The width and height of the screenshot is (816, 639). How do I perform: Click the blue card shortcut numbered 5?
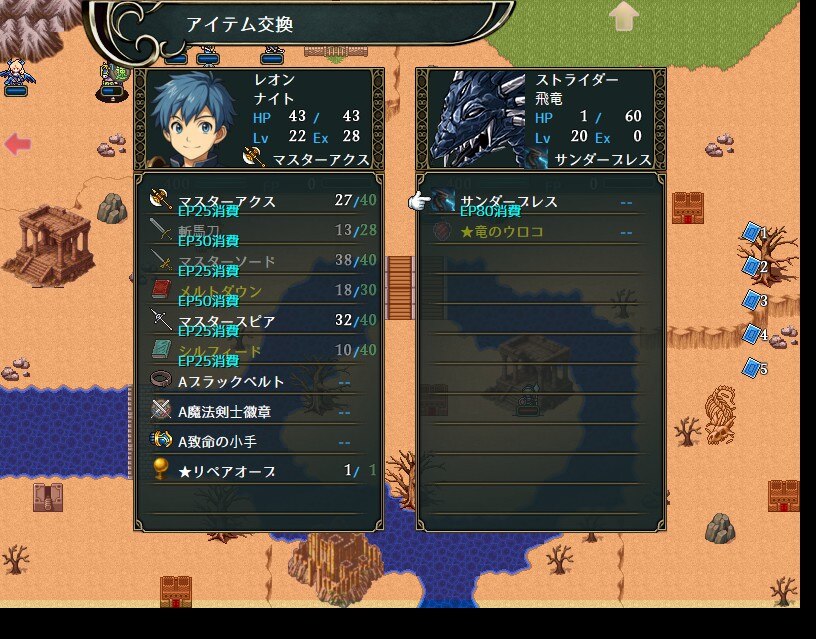tap(753, 368)
